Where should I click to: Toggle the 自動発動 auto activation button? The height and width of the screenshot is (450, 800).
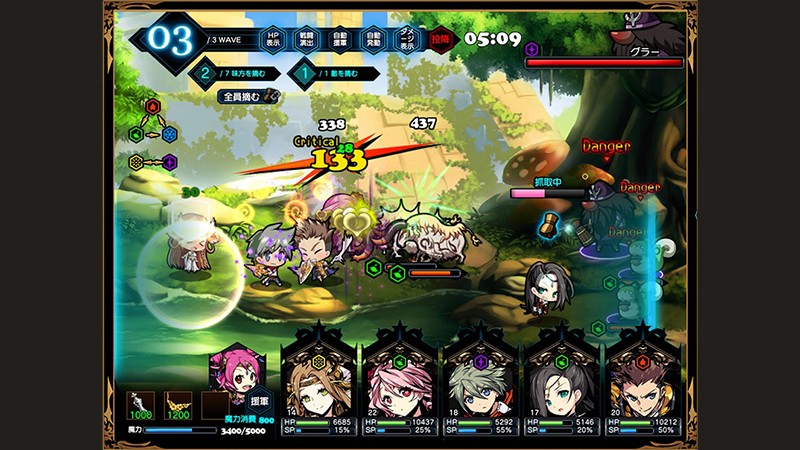(x=372, y=38)
